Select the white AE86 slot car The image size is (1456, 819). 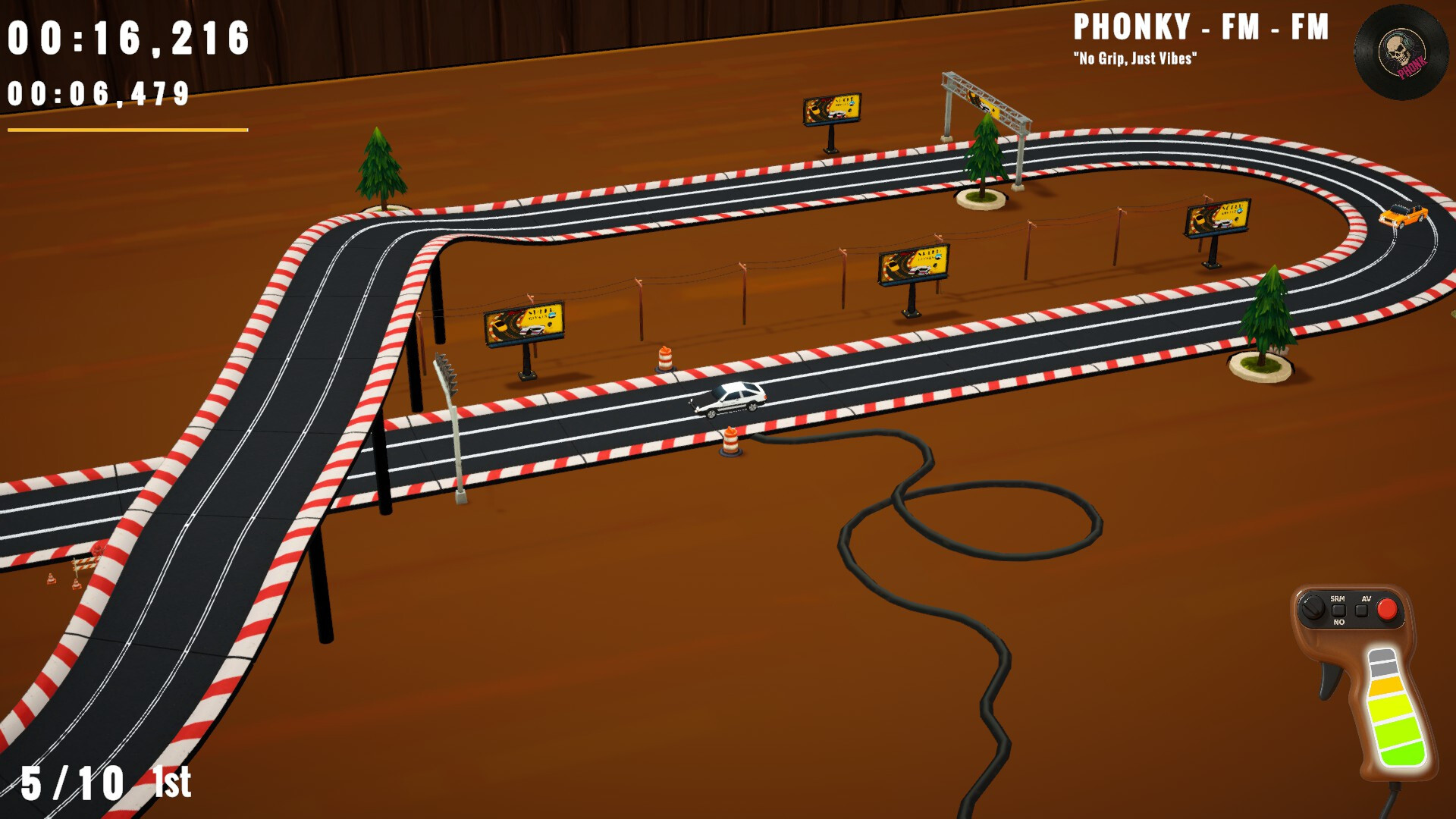732,397
